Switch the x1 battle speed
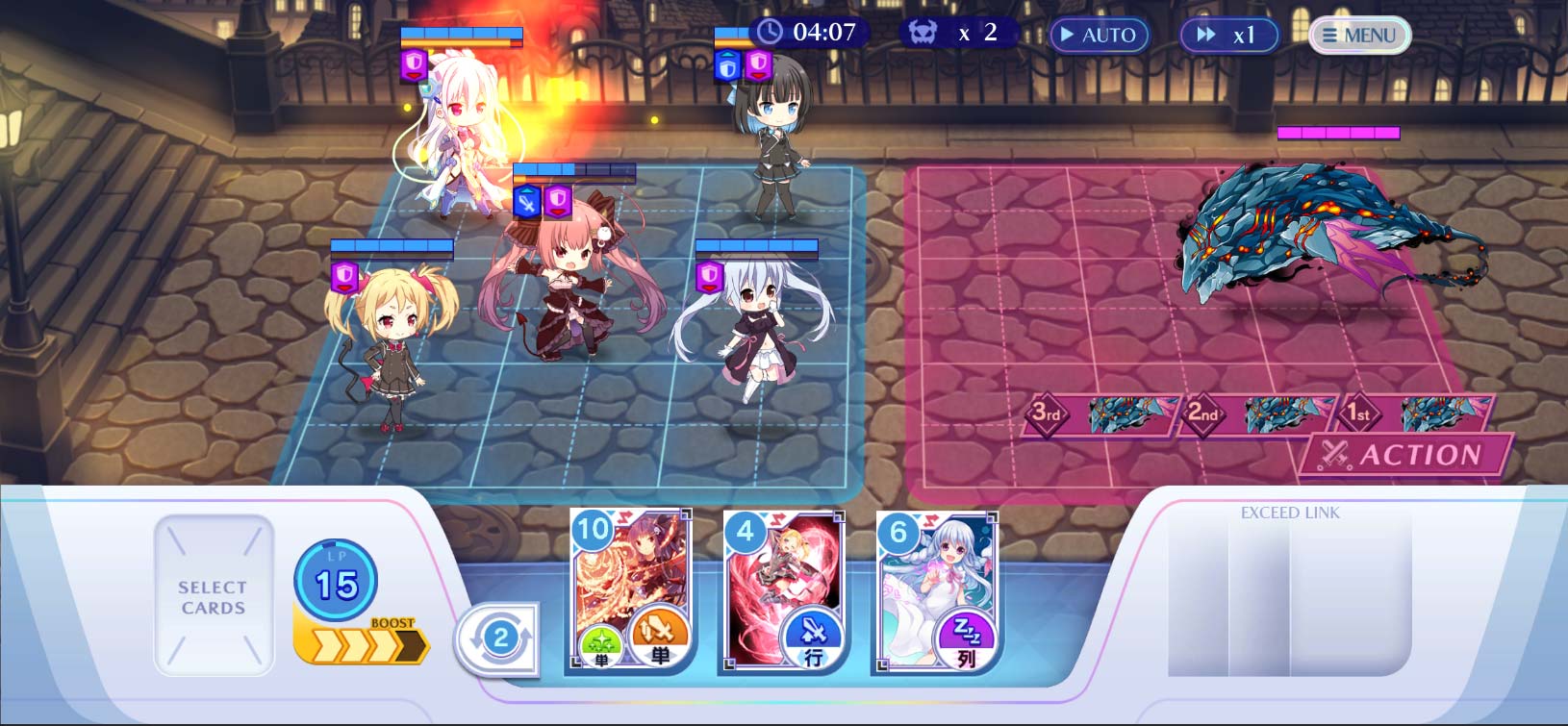 (1230, 35)
